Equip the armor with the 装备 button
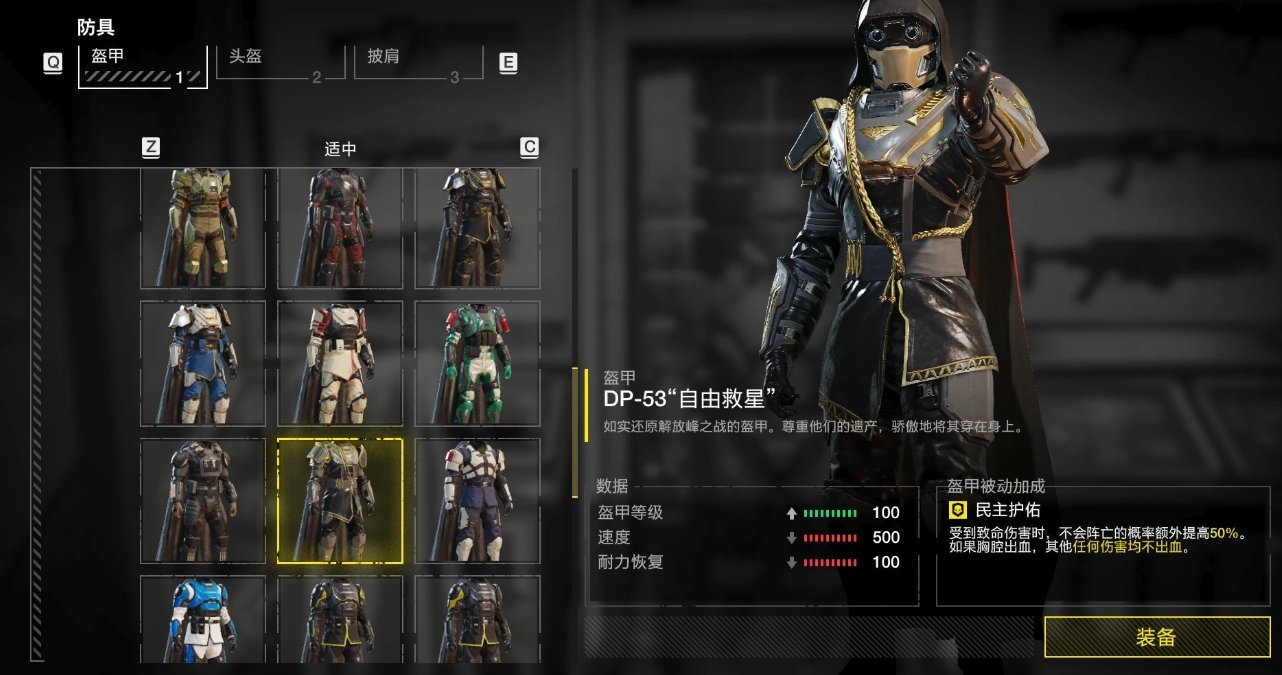Image resolution: width=1282 pixels, height=675 pixels. pos(1156,637)
